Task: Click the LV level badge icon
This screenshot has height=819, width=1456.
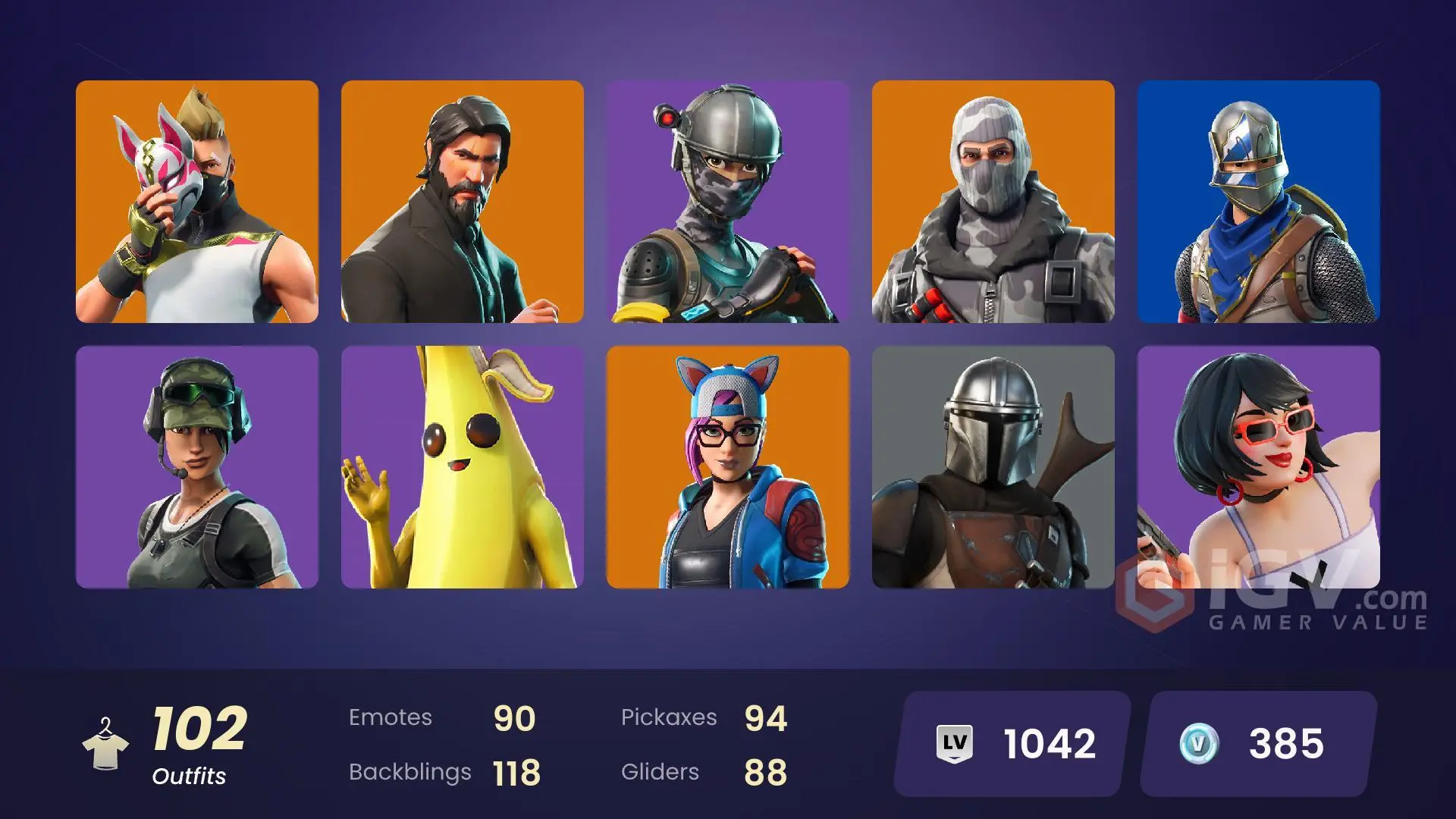Action: click(953, 743)
